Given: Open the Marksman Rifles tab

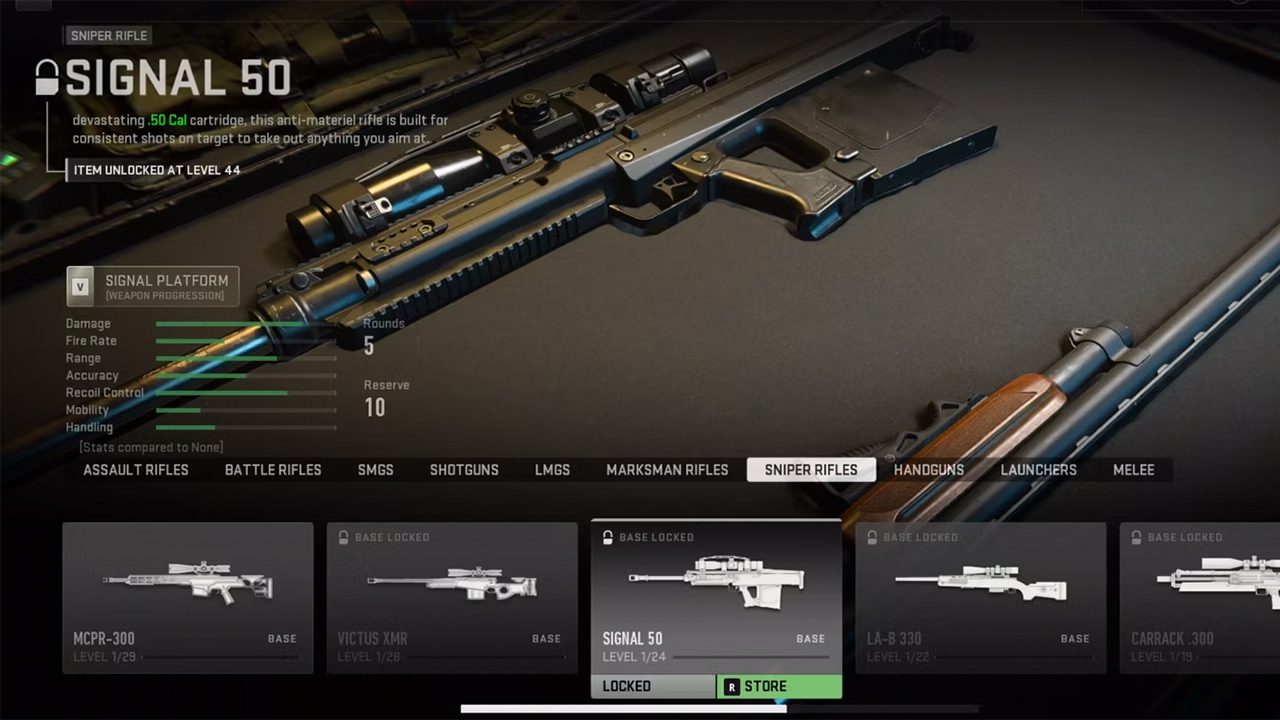Looking at the screenshot, I should coord(667,470).
